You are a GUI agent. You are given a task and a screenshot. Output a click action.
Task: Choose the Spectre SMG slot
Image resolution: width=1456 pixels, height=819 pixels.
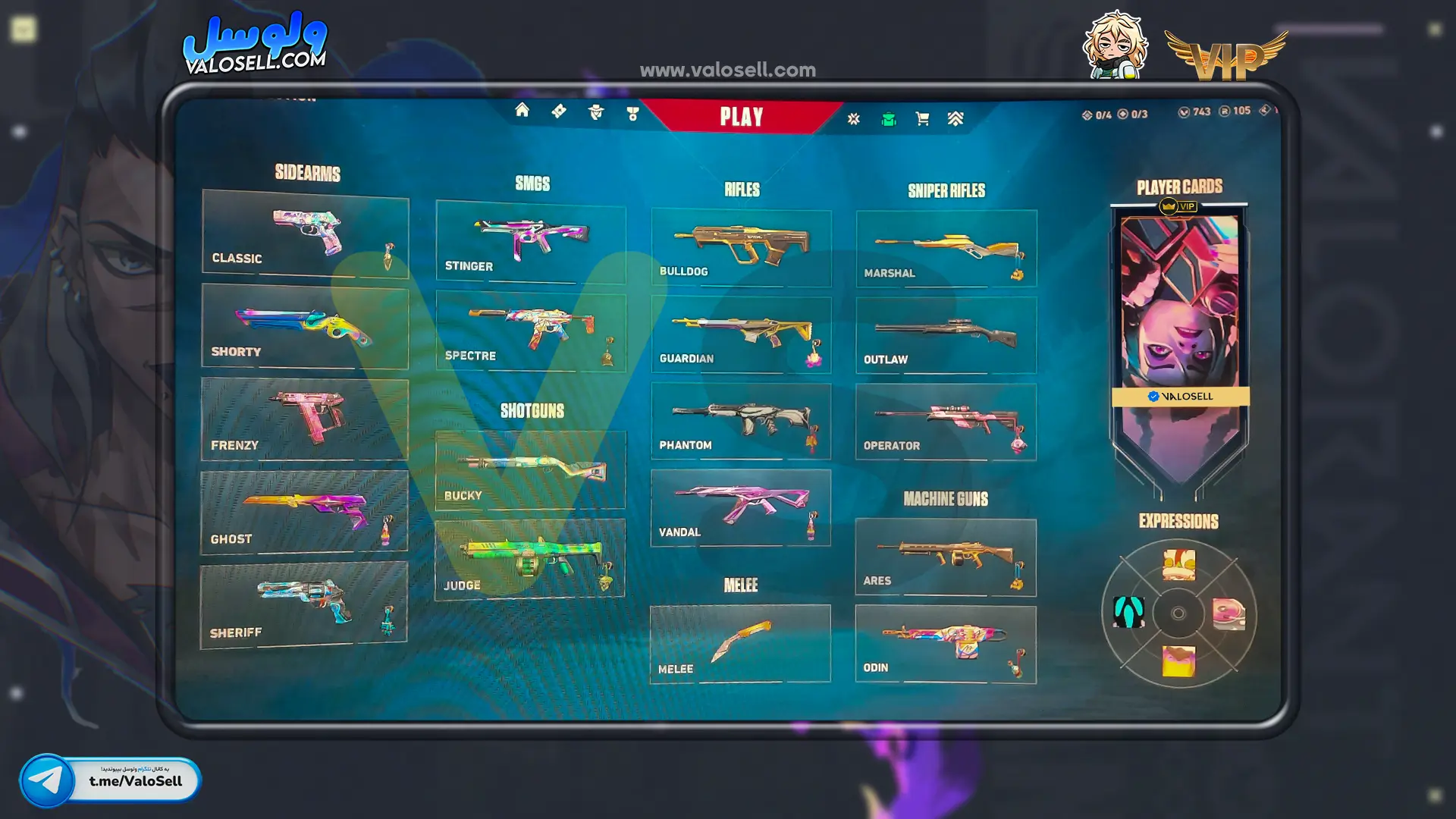point(531,332)
